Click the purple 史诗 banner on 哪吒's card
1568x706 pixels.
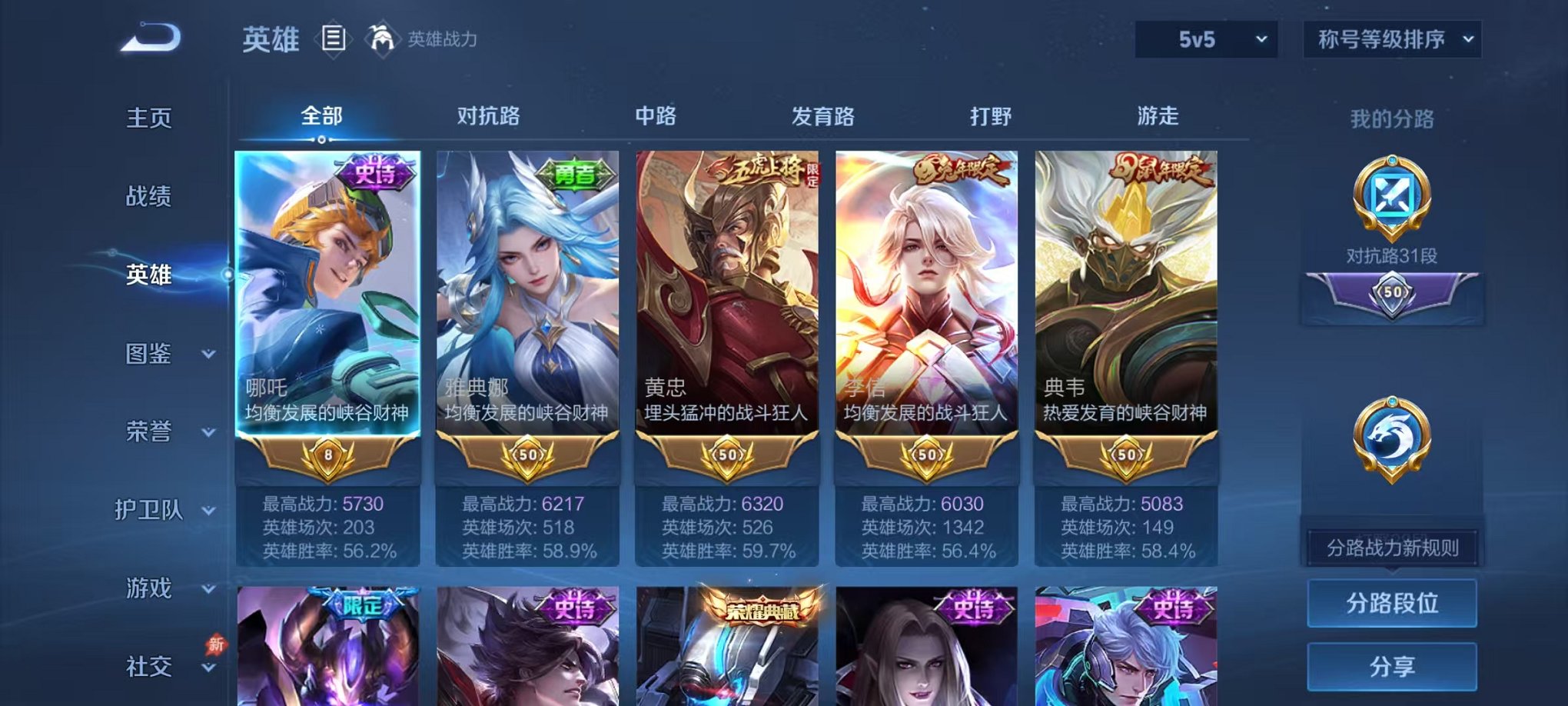[374, 172]
